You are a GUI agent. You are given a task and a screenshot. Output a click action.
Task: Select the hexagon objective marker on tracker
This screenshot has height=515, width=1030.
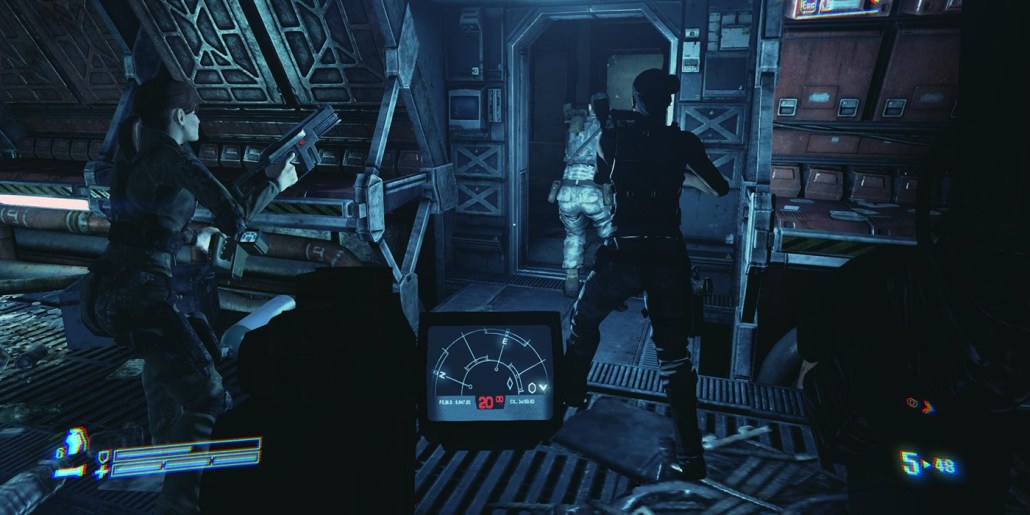point(530,388)
